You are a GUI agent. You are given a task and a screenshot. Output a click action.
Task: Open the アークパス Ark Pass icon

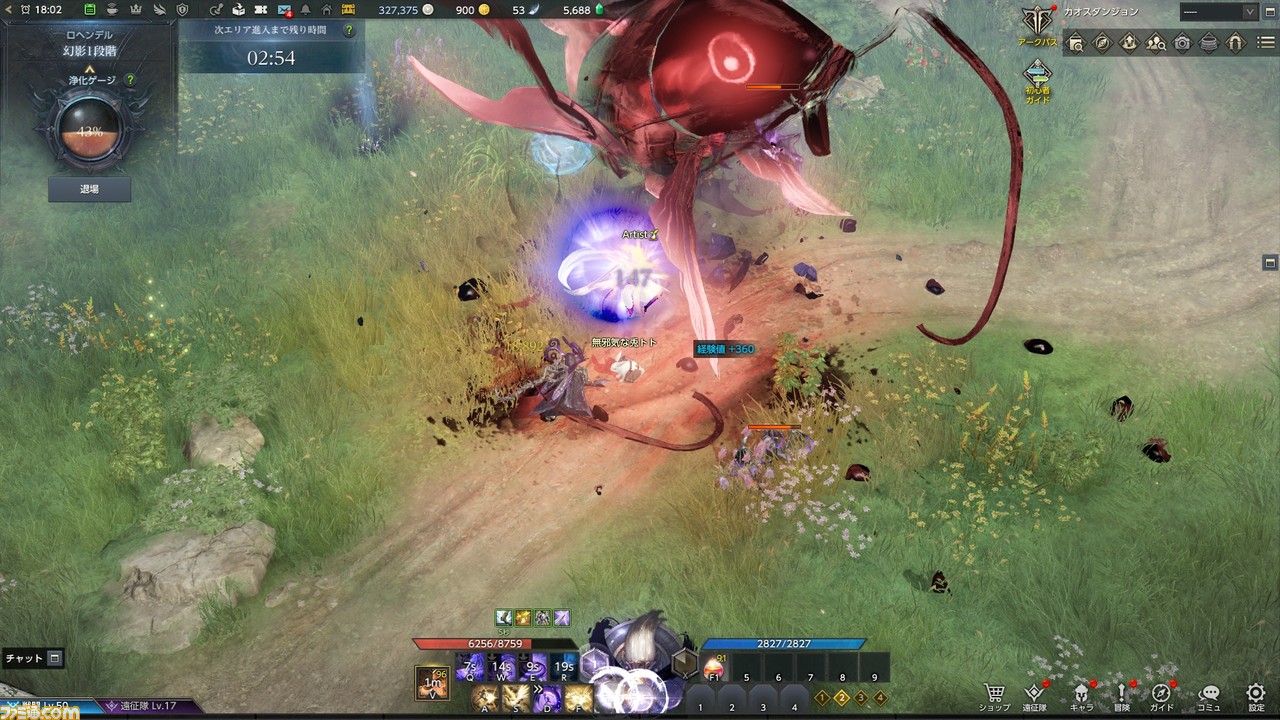pos(1037,26)
